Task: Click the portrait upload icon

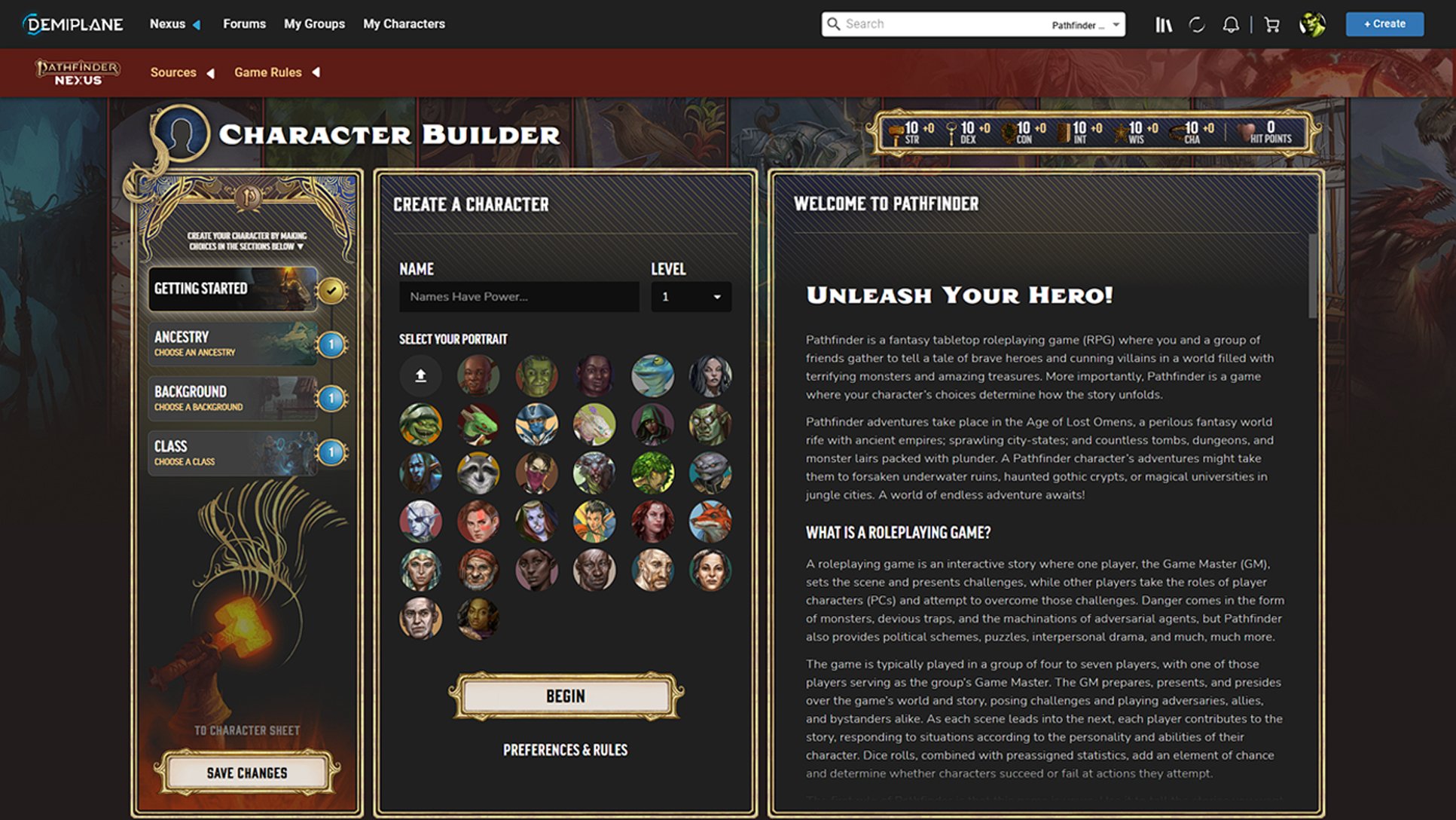Action: click(420, 376)
